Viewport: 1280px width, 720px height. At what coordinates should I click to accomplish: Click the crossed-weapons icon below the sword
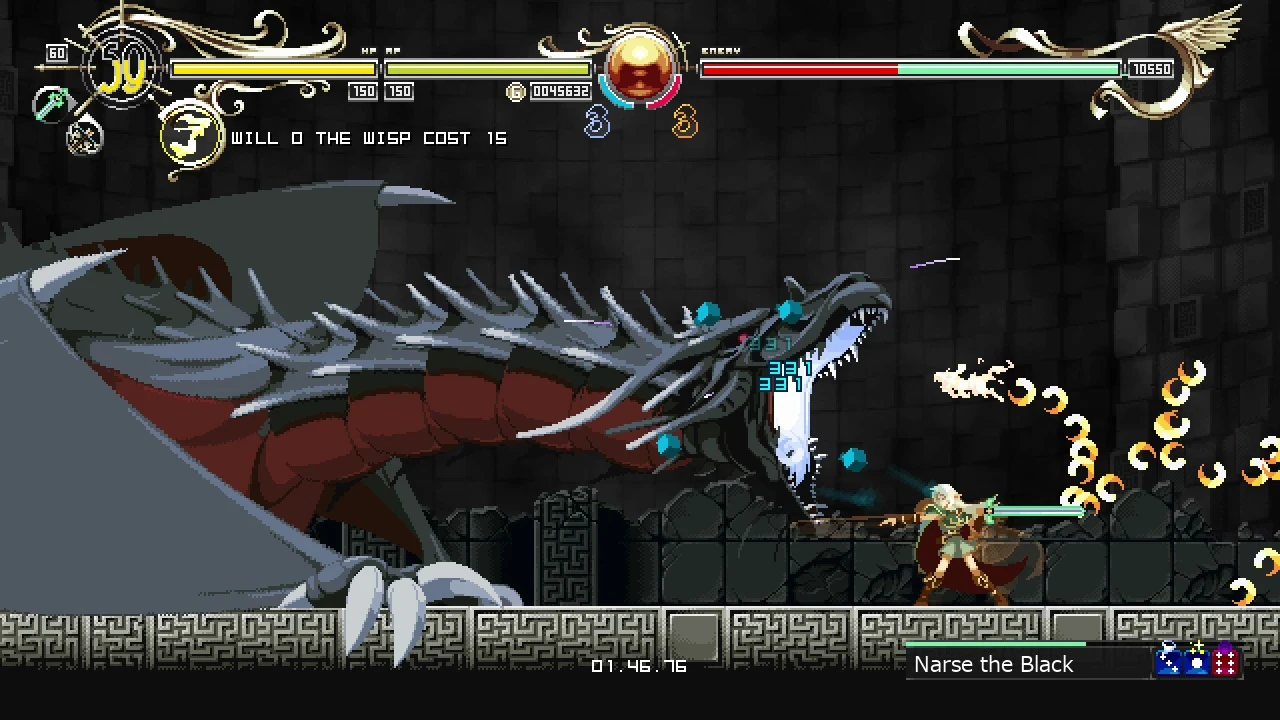83,138
